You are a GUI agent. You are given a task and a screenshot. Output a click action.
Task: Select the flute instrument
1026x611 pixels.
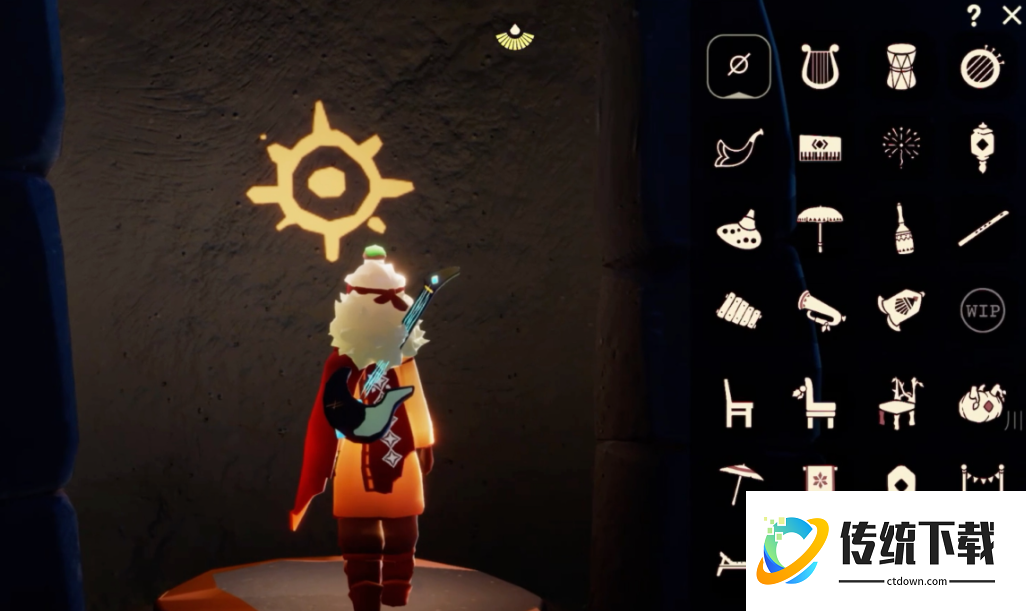coord(982,230)
